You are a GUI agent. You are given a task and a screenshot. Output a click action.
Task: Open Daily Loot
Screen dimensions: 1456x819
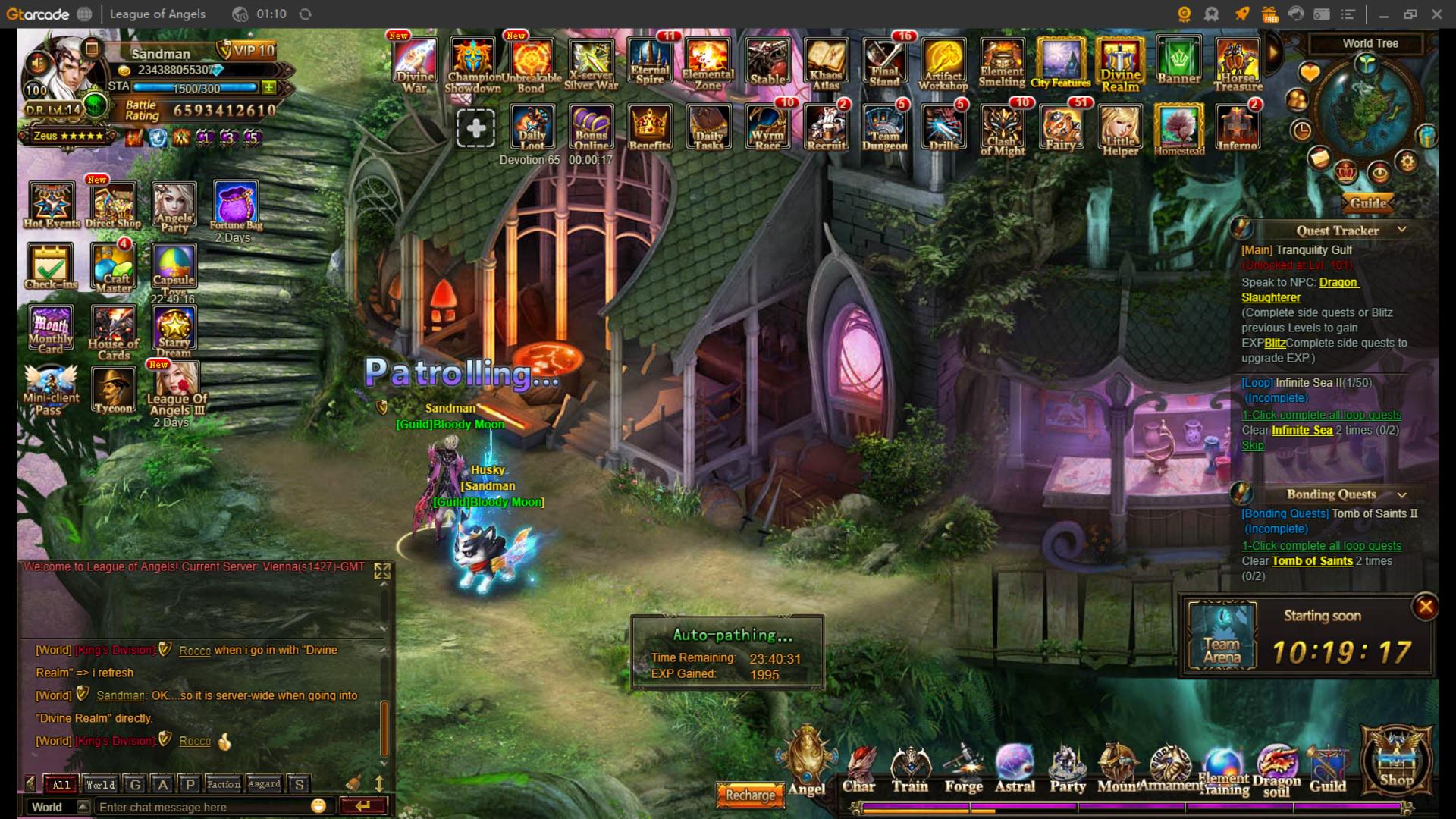pyautogui.click(x=532, y=127)
